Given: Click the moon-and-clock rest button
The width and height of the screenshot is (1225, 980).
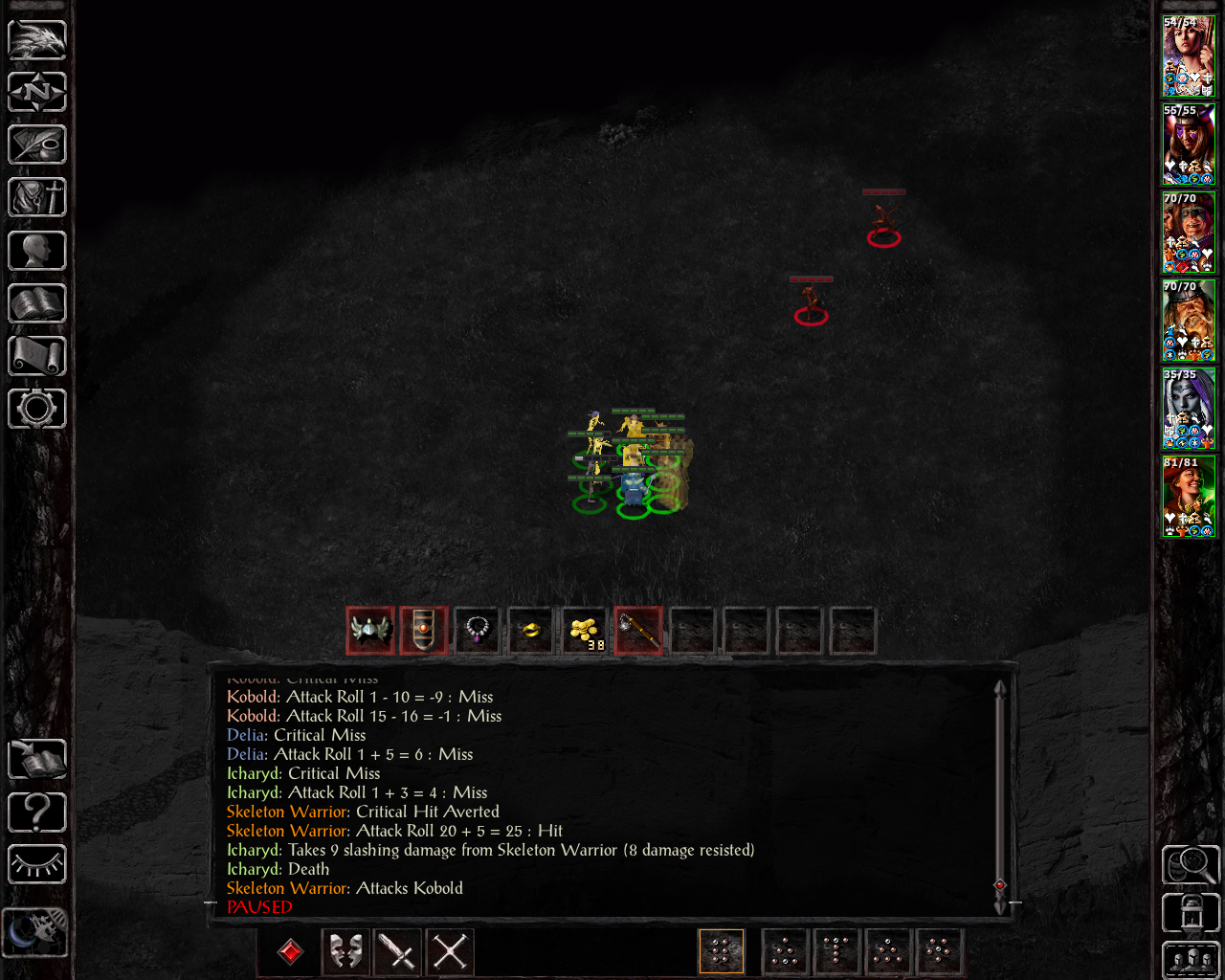Looking at the screenshot, I should [x=35, y=931].
